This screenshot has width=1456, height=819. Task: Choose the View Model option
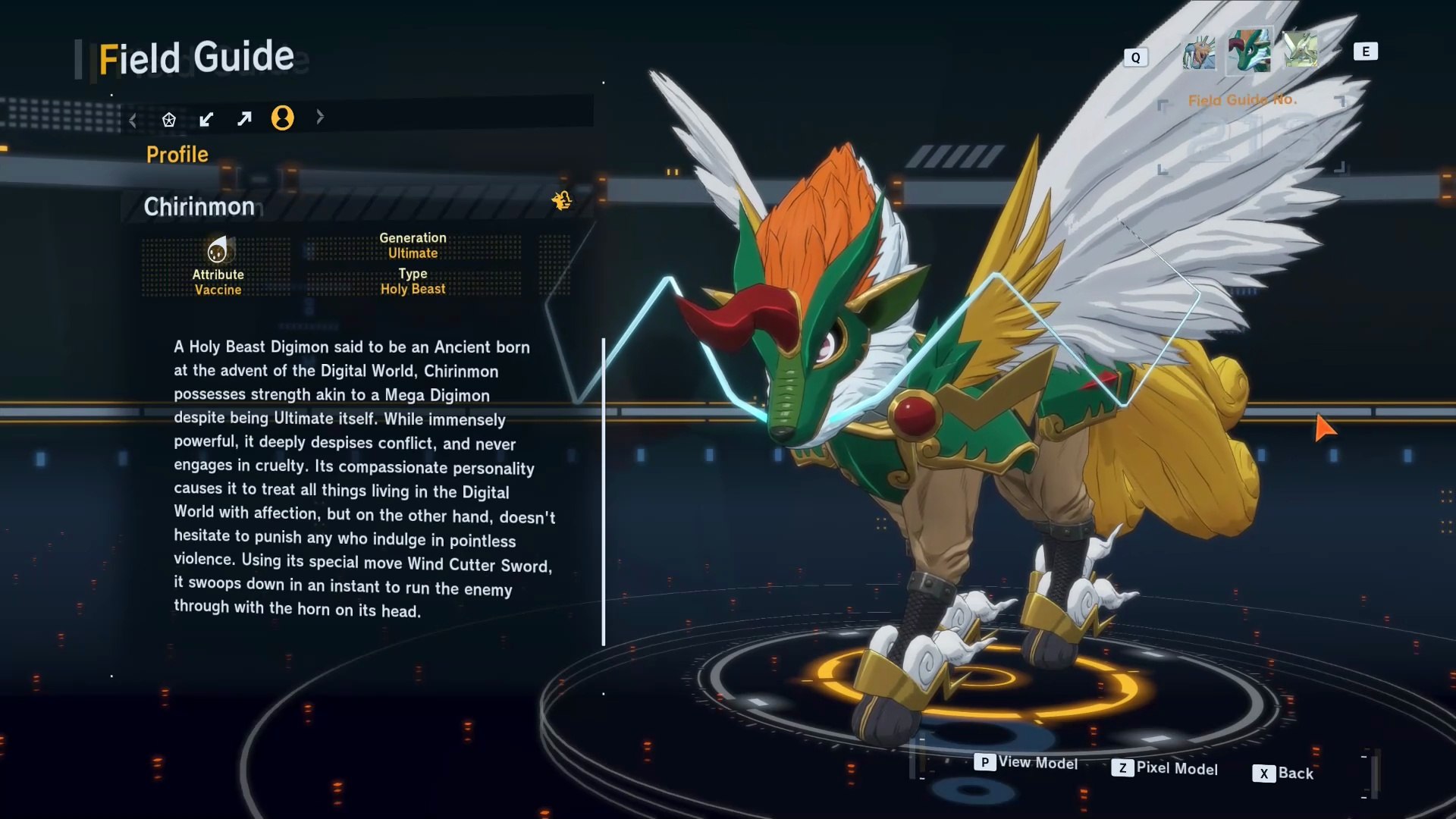click(1026, 763)
